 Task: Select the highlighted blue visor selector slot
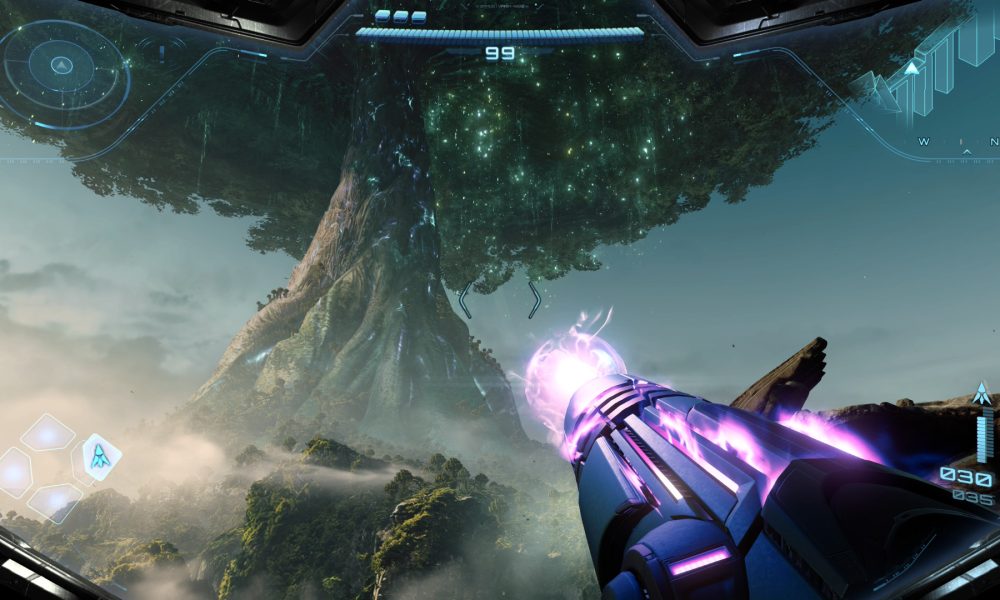(100, 456)
